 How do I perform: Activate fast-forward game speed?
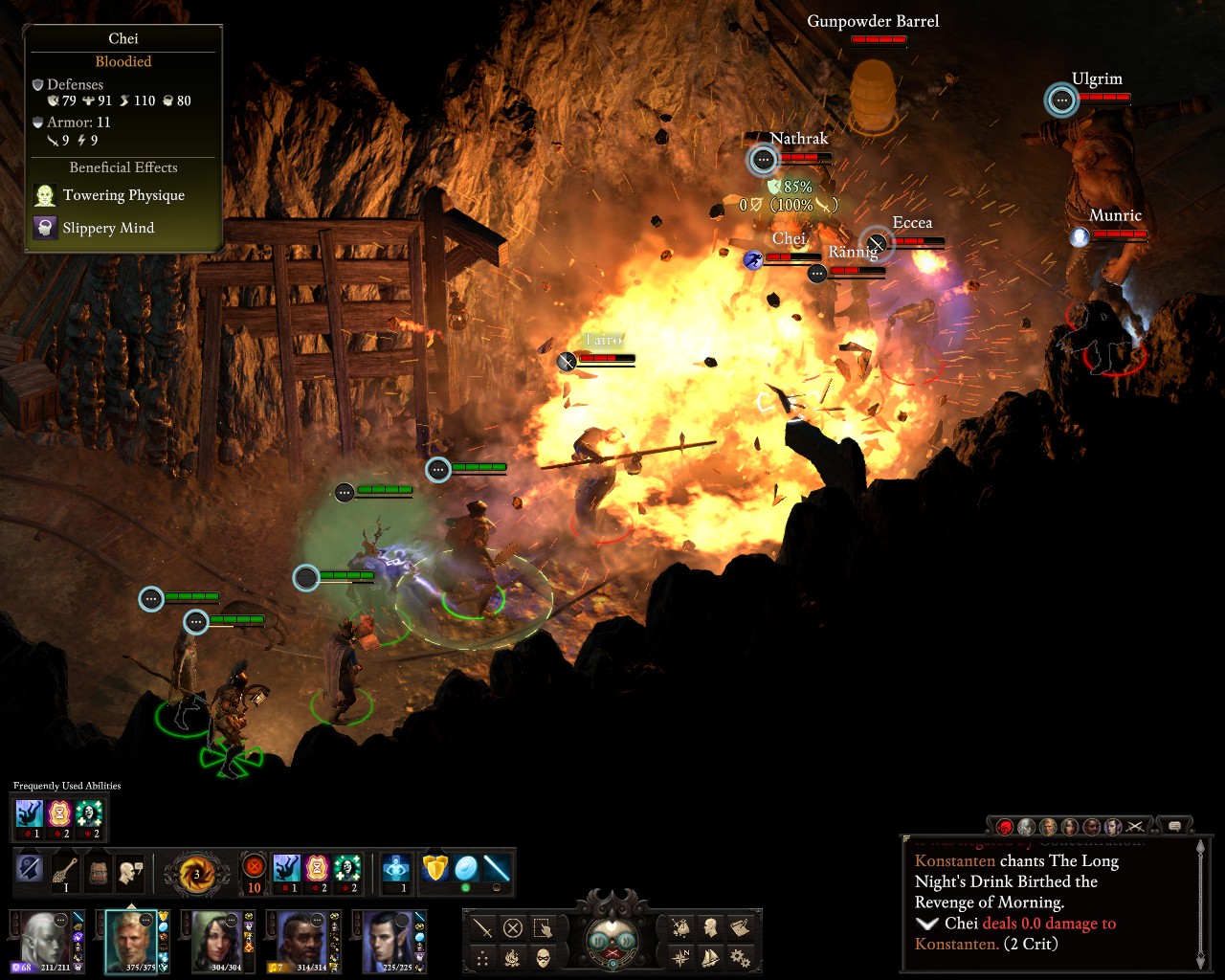(627, 940)
